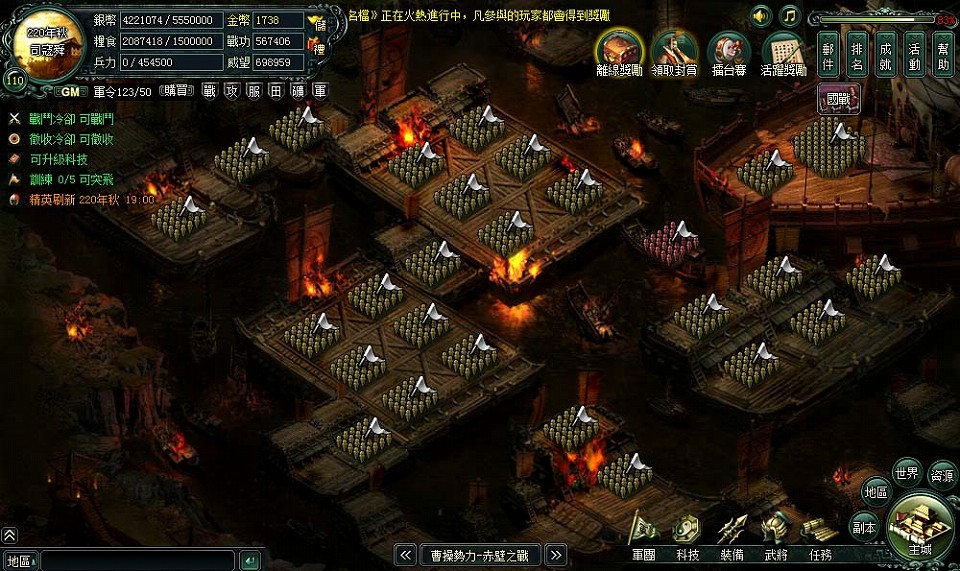The width and height of the screenshot is (960, 571).
Task: Click the 購買 buy orders button
Action: click(x=175, y=91)
